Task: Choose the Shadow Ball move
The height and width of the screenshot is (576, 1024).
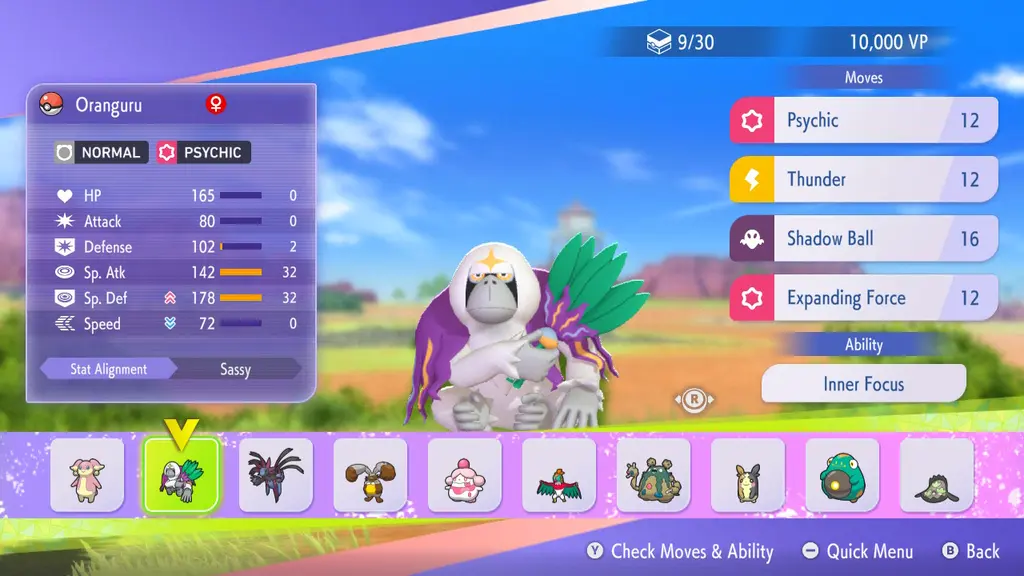Action: tap(864, 238)
